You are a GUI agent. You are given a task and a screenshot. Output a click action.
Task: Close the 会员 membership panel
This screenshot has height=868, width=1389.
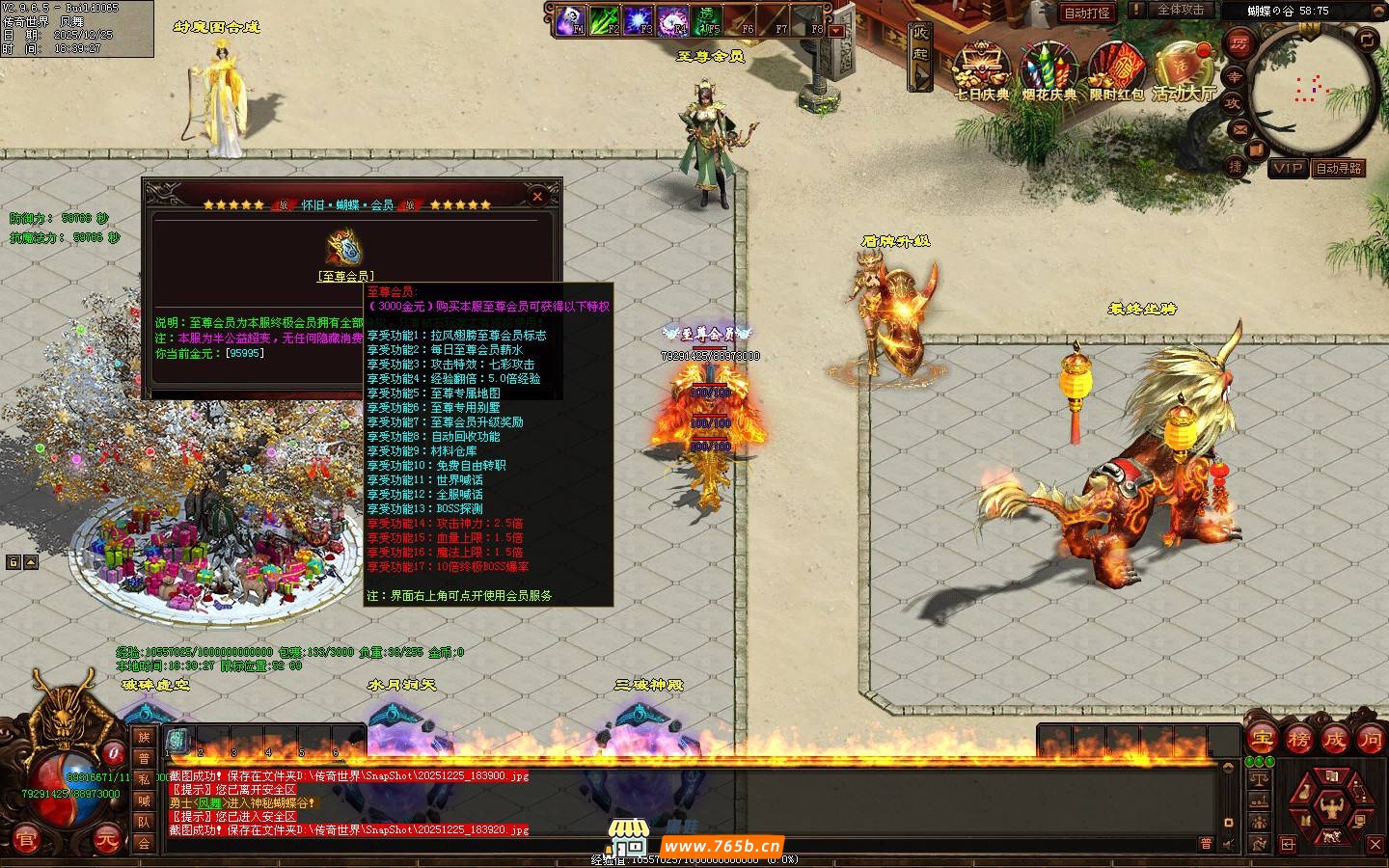tap(537, 197)
